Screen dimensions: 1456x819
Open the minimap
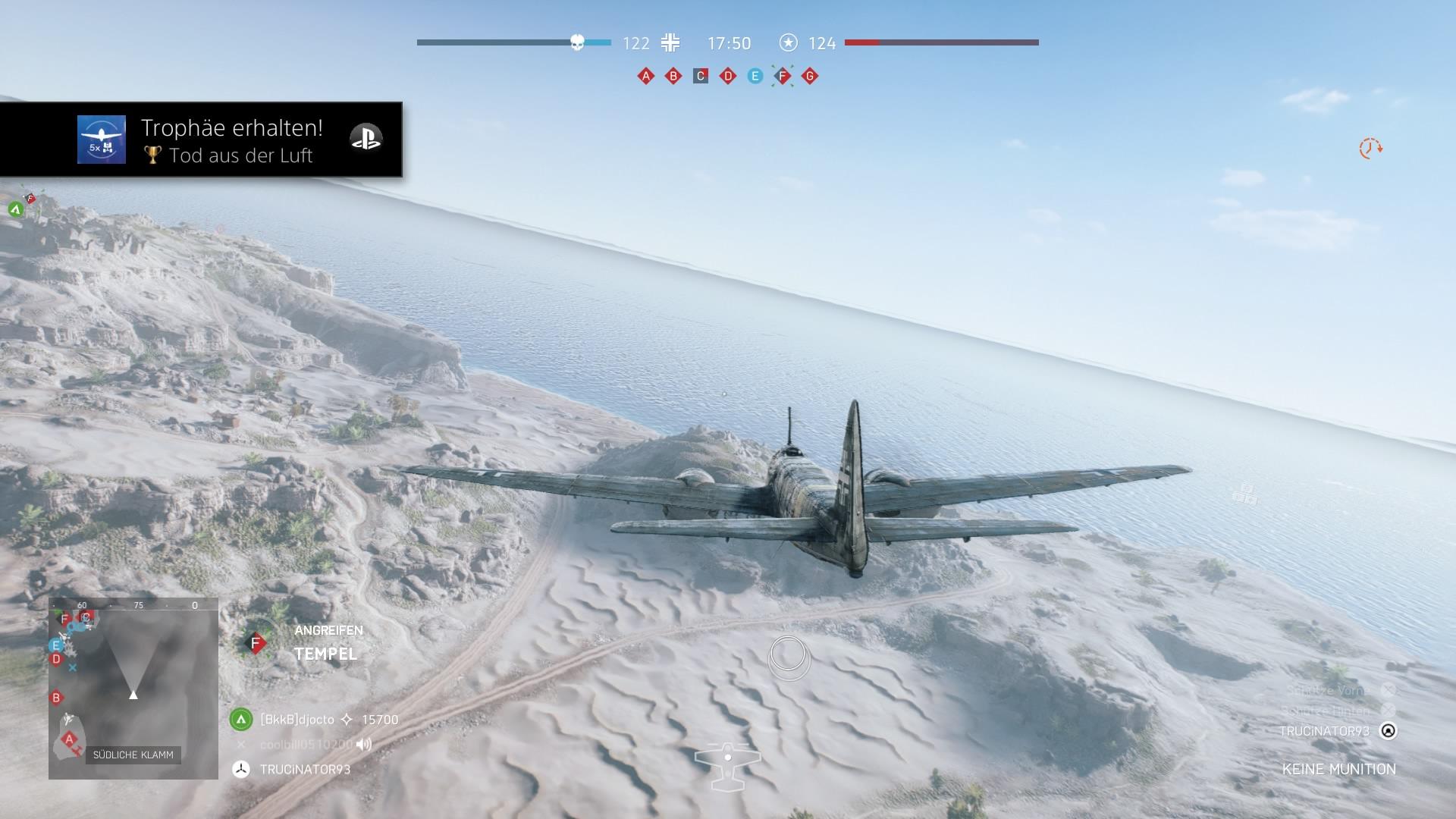point(133,688)
